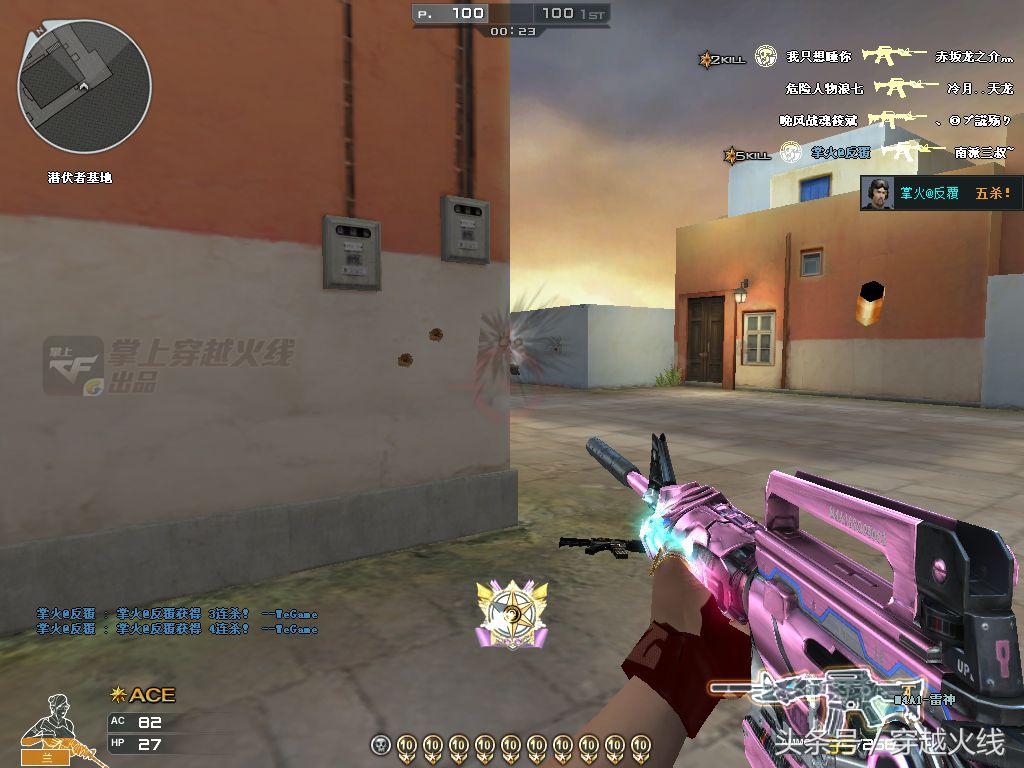Click the 掌上穿越火线 watermark logo
The image size is (1024, 768).
point(168,364)
